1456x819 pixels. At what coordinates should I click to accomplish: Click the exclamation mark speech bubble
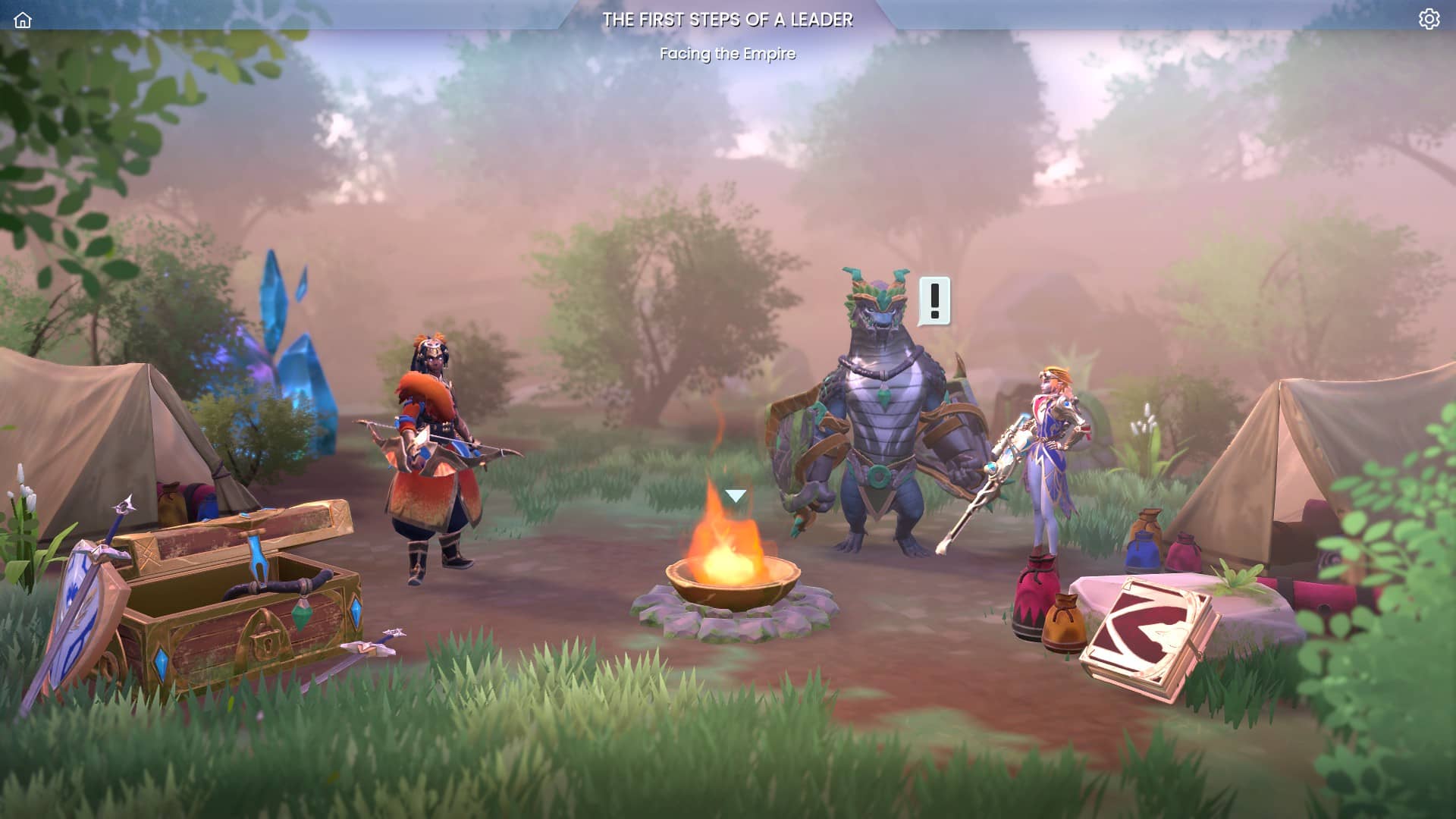pyautogui.click(x=934, y=300)
